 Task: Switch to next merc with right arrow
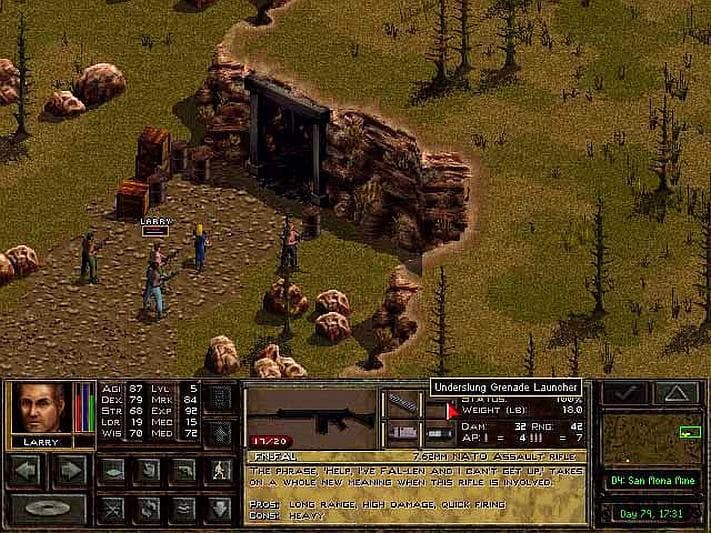point(70,469)
